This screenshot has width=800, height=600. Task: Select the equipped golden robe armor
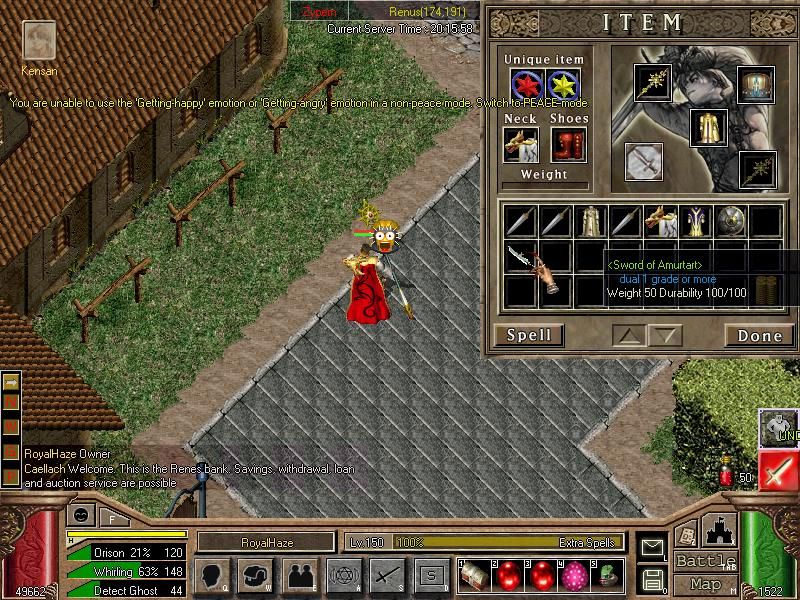(x=708, y=127)
